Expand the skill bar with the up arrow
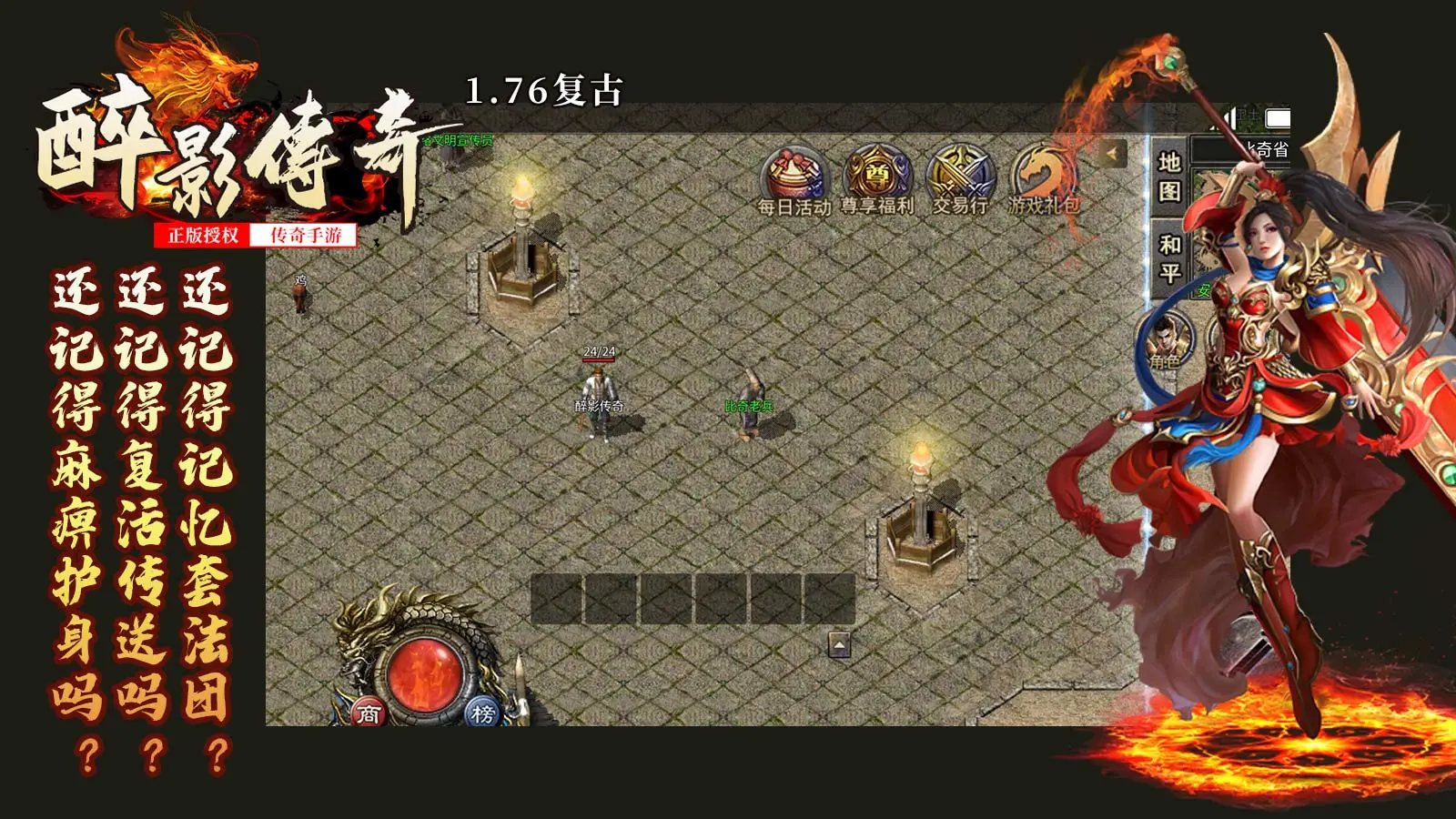The image size is (1456, 819). coord(837,644)
